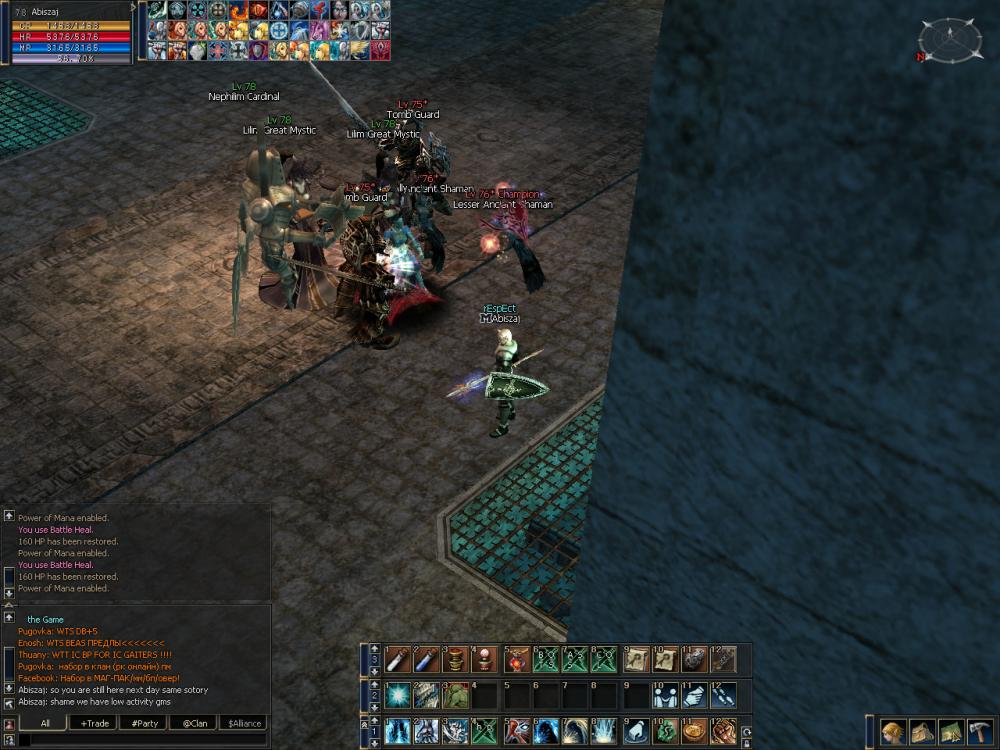Open the folded map icon
The height and width of the screenshot is (750, 1000).
click(x=951, y=731)
